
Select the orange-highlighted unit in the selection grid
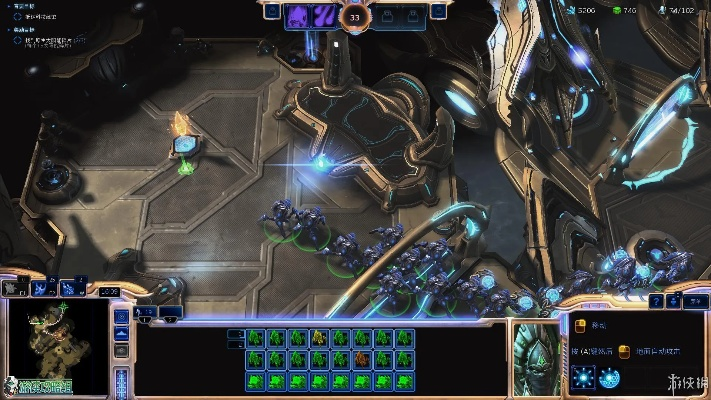pos(362,359)
